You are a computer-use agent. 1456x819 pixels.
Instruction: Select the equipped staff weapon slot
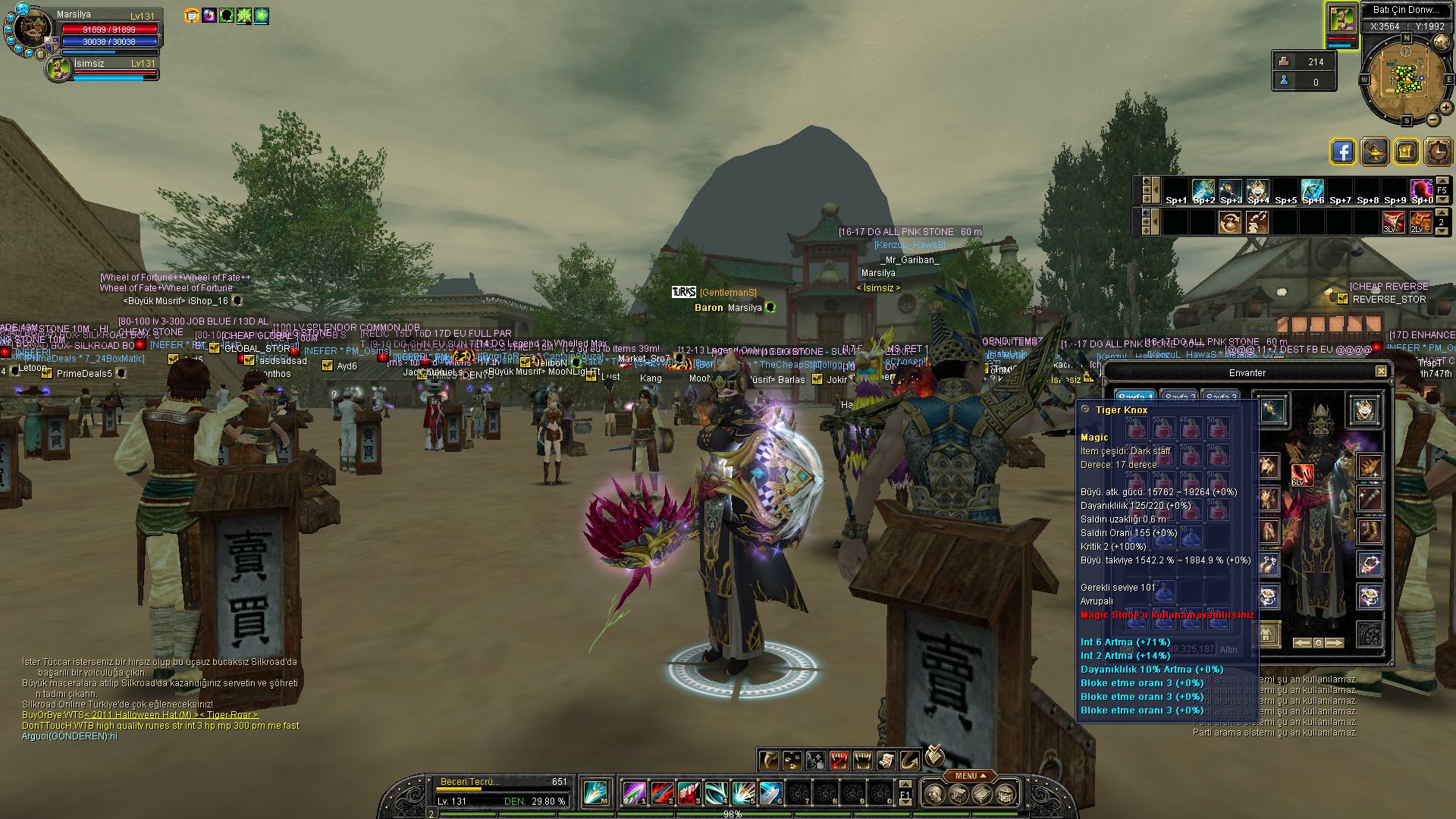tap(1272, 410)
